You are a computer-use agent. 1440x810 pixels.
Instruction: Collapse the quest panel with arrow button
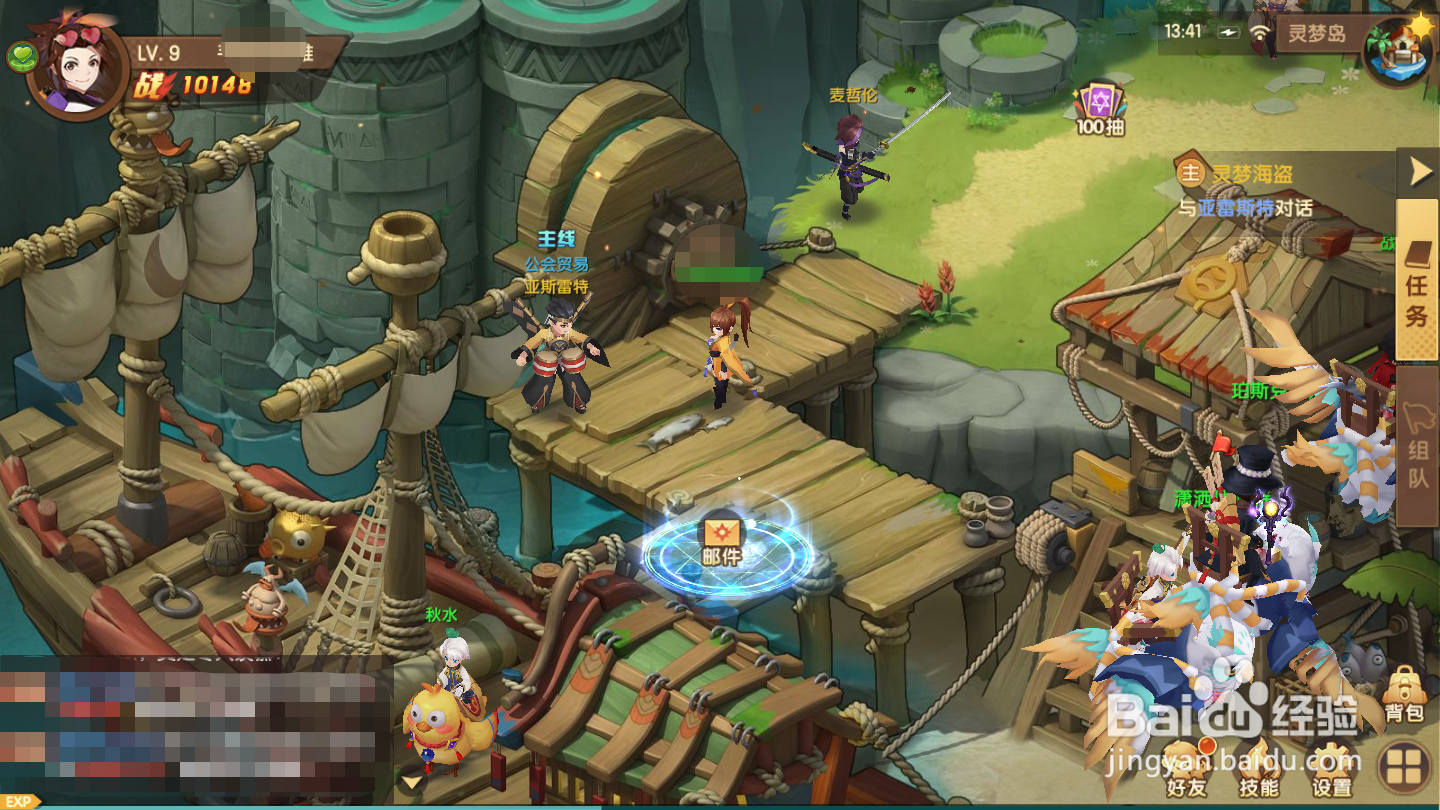click(x=1418, y=174)
